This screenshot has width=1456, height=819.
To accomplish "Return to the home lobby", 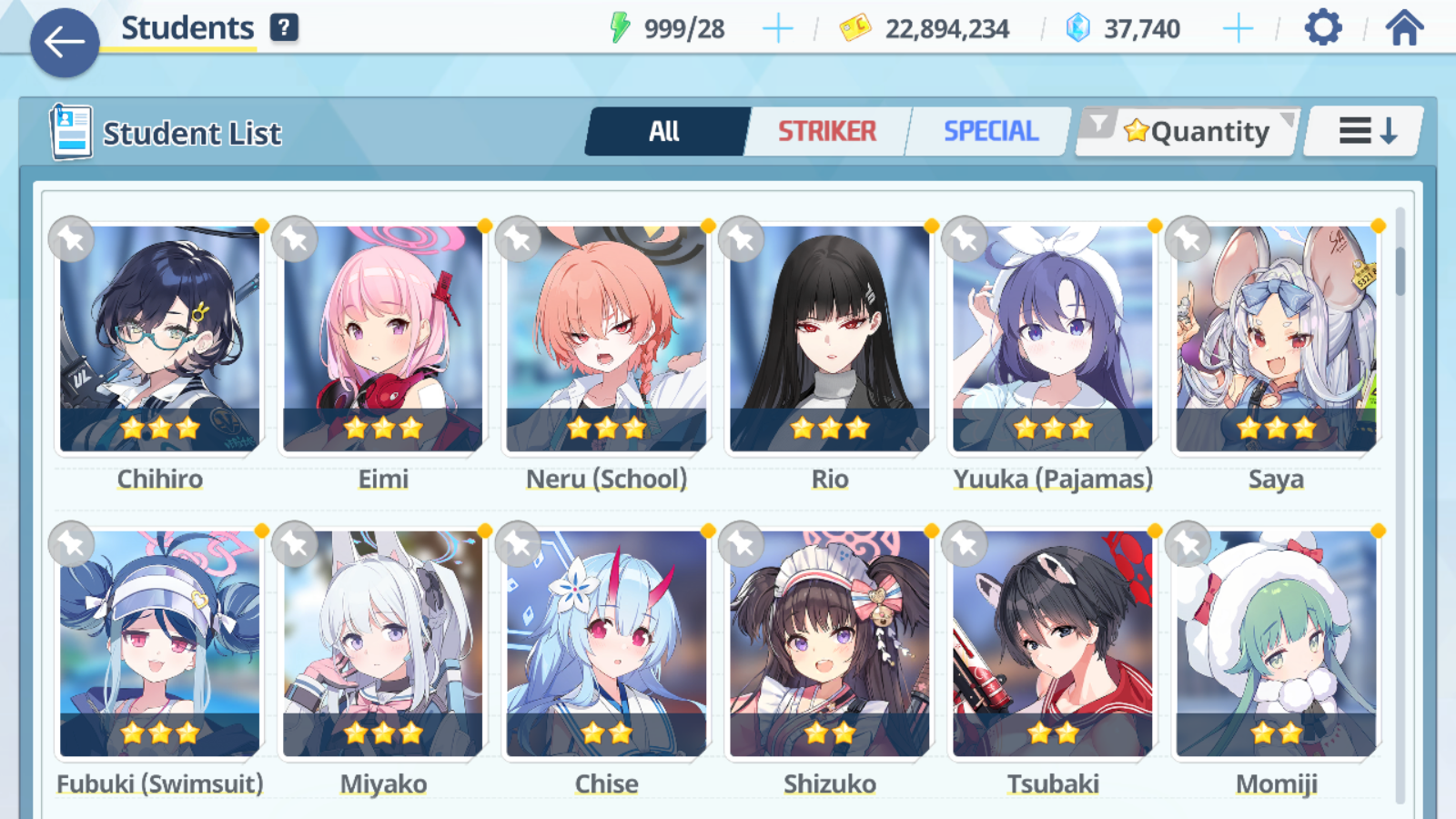I will point(1404,28).
